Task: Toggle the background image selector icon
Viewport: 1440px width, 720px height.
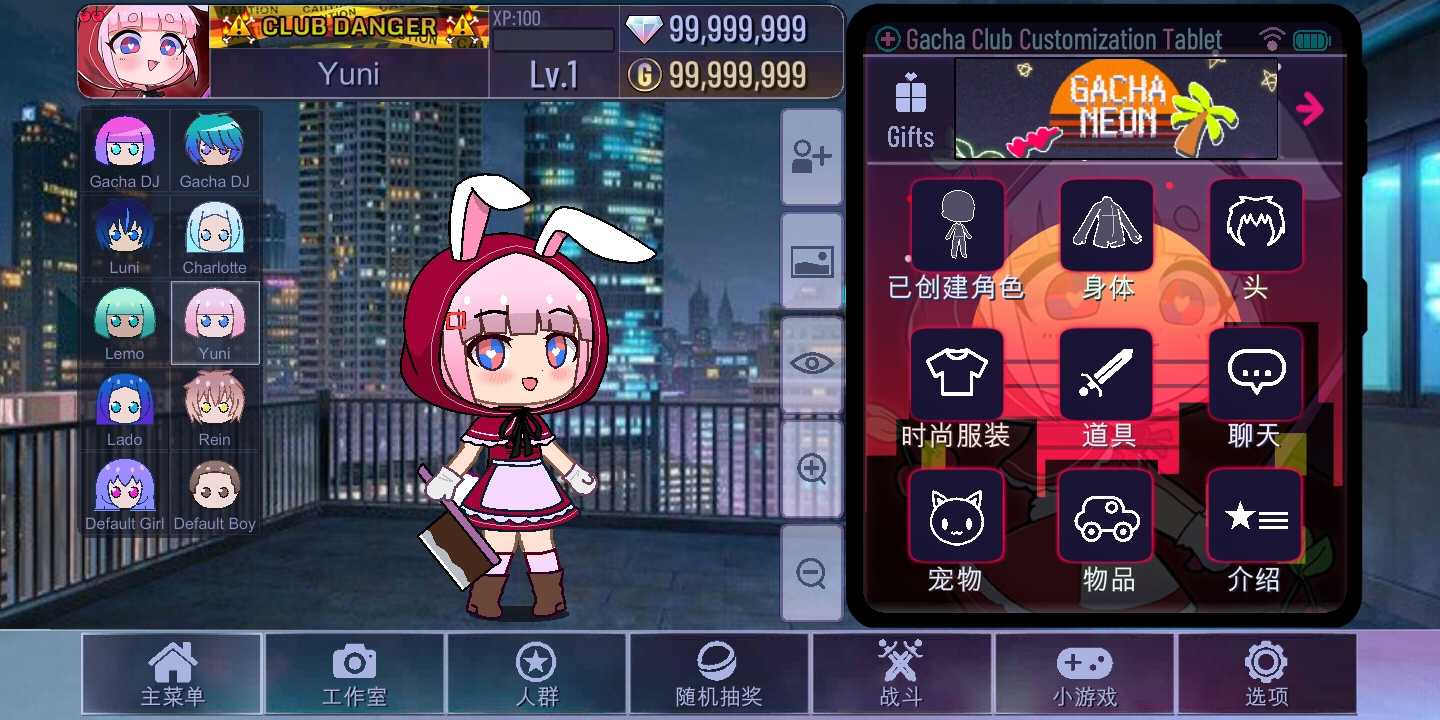Action: [811, 261]
